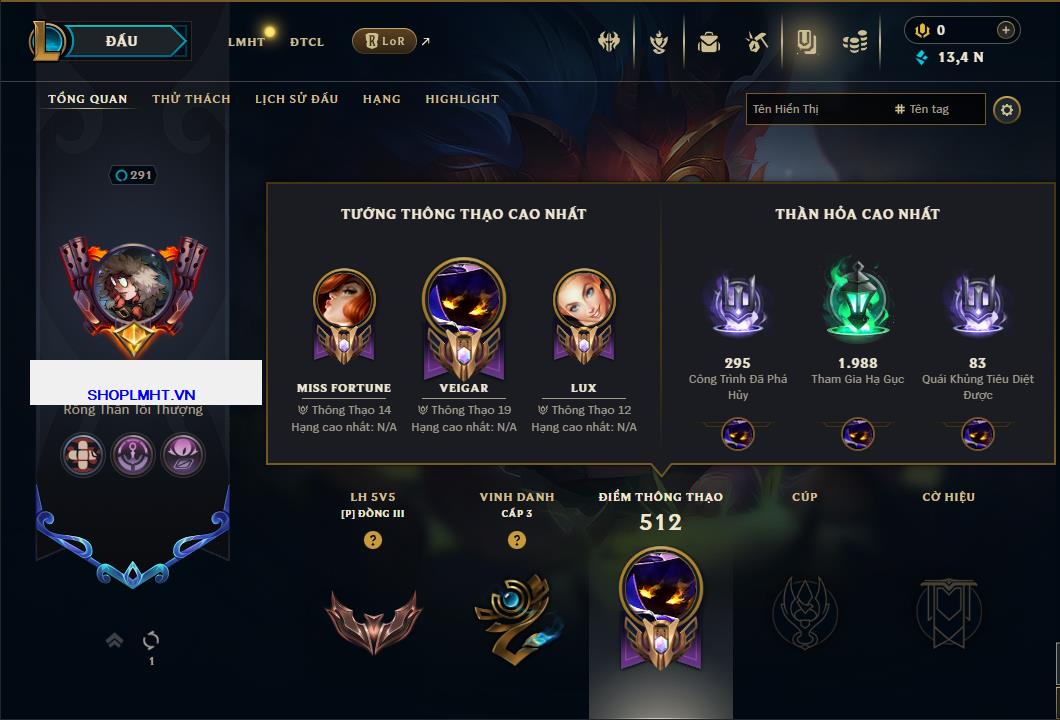Viewport: 1060px width, 720px height.
Task: Add RP with the plus button
Action: [x=1006, y=30]
